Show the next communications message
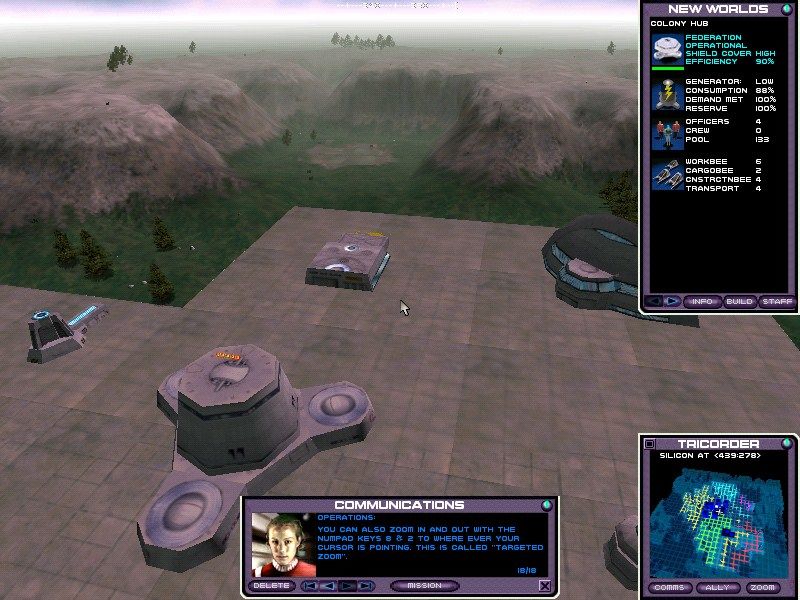 tap(348, 586)
